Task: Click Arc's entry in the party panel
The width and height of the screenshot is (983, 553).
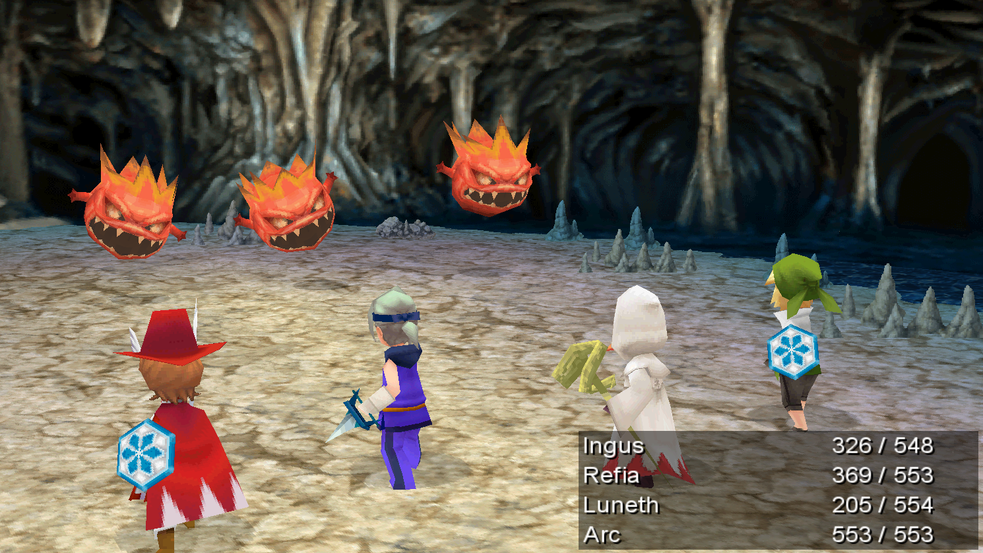Action: pos(602,534)
